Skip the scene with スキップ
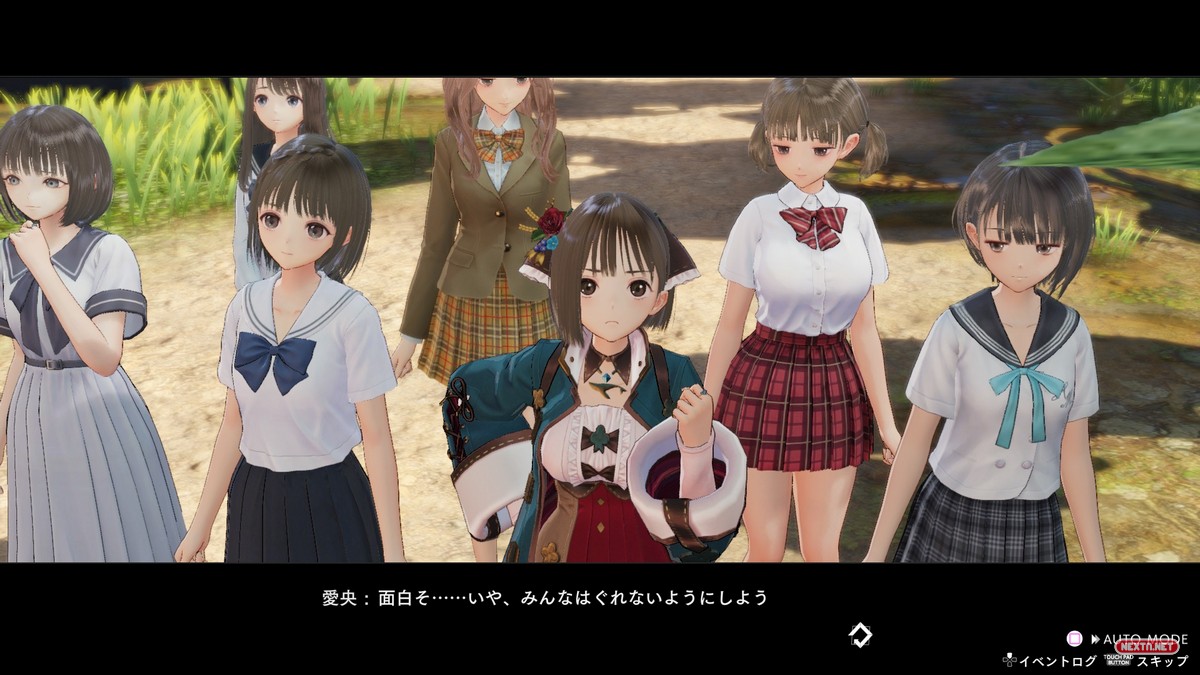Image resolution: width=1200 pixels, height=675 pixels. 1161,661
